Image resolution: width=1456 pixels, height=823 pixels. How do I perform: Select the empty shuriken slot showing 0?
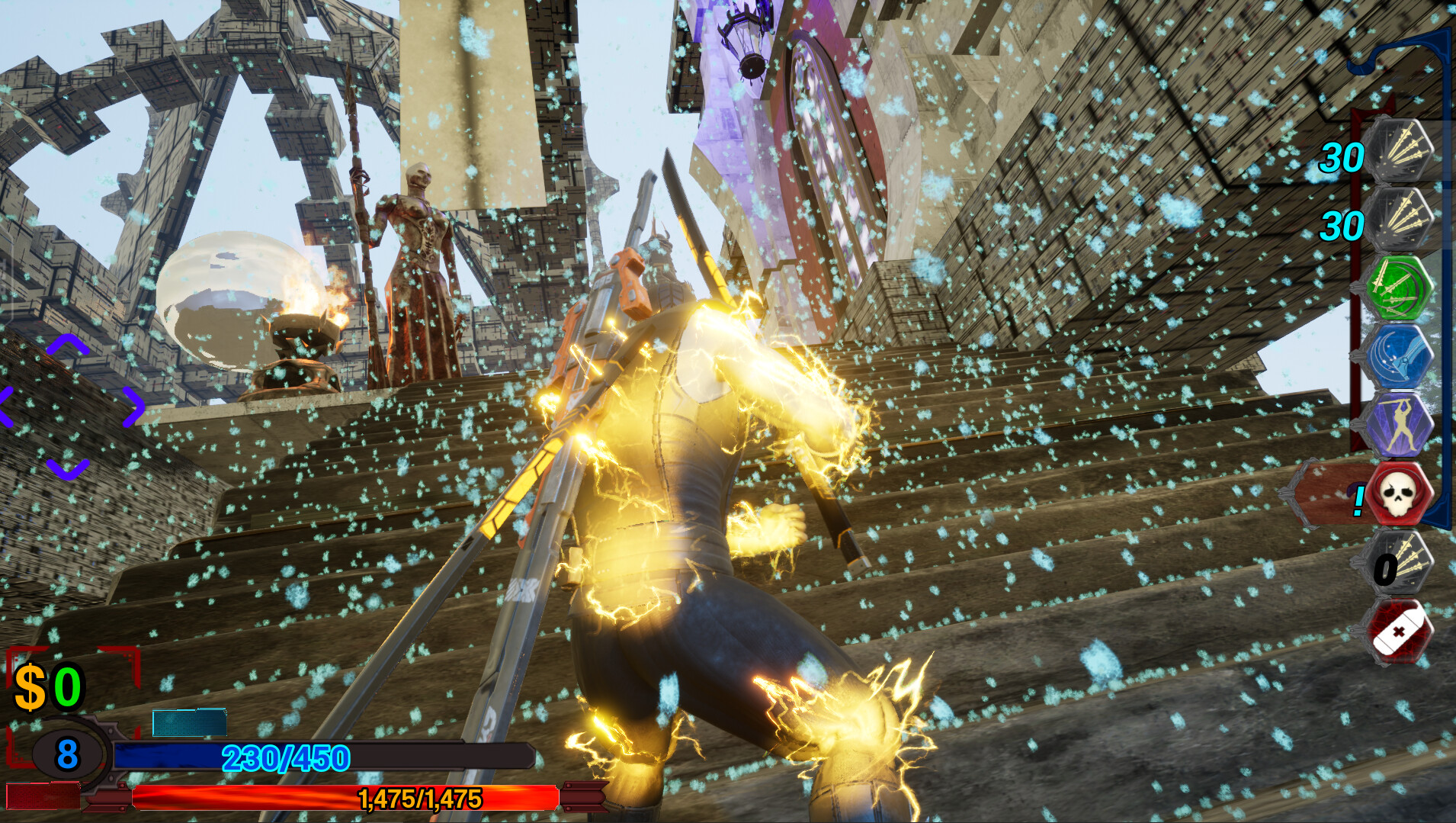coord(1406,564)
